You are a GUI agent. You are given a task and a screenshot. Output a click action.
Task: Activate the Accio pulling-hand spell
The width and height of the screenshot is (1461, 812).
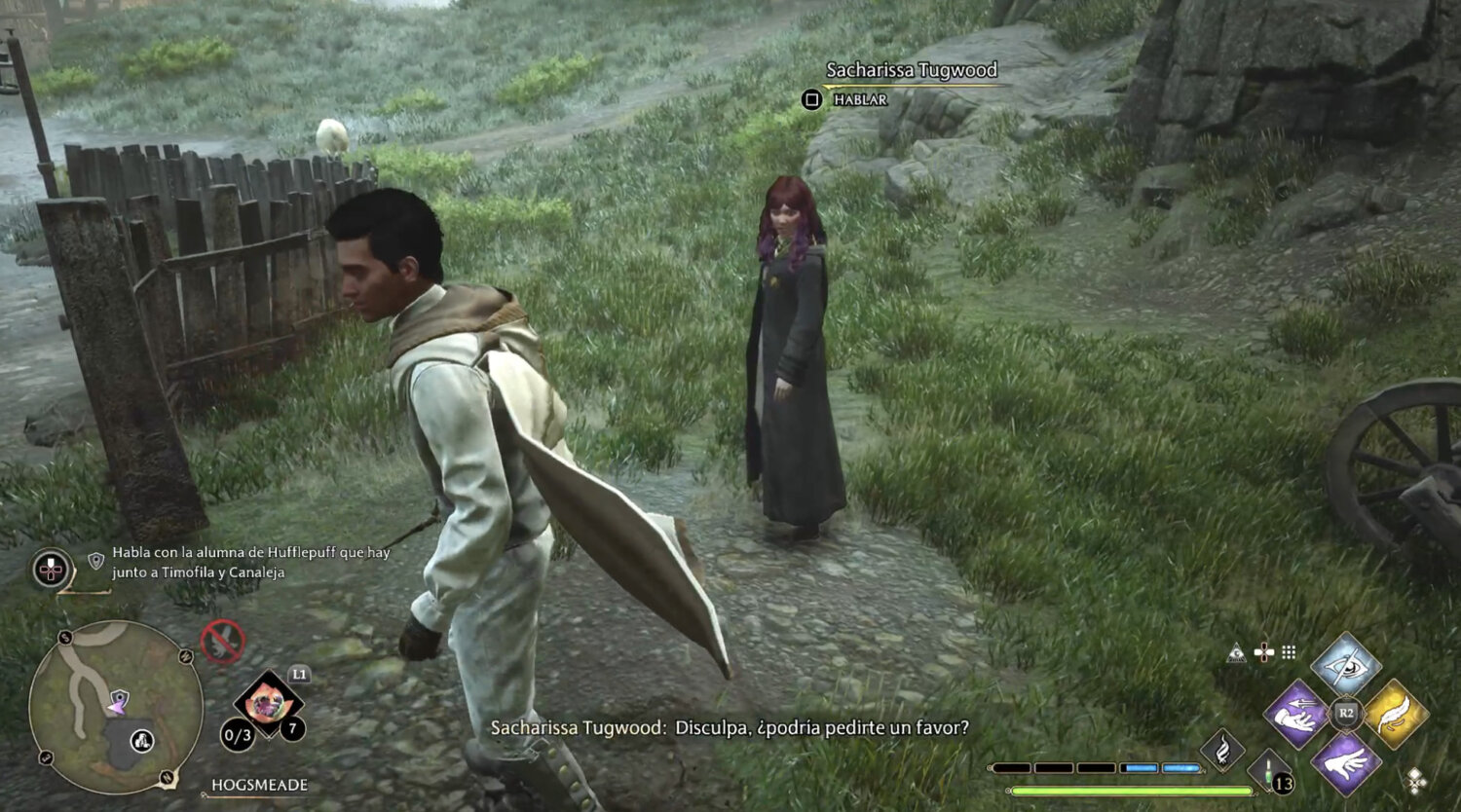click(x=1296, y=714)
